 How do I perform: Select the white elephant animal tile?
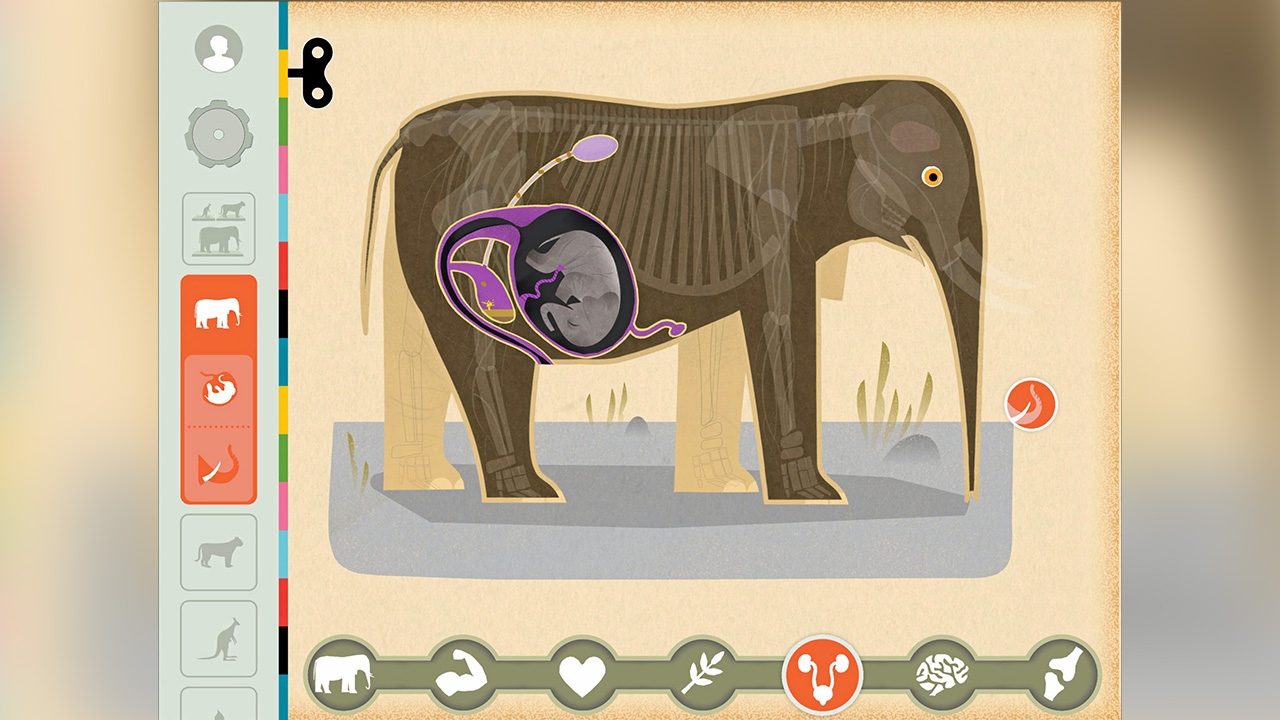tap(218, 314)
